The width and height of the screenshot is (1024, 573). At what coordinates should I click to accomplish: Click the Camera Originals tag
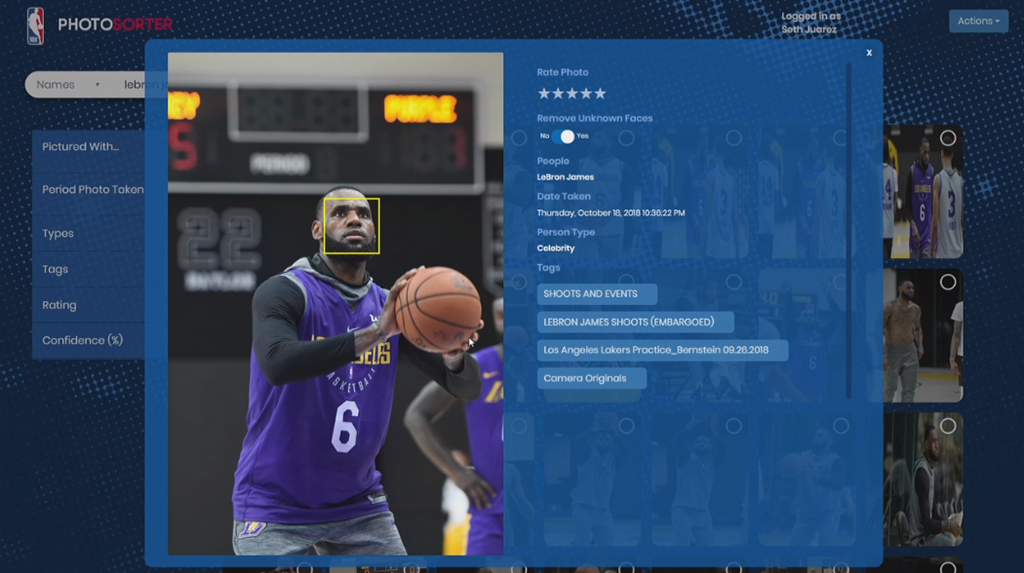[591, 378]
